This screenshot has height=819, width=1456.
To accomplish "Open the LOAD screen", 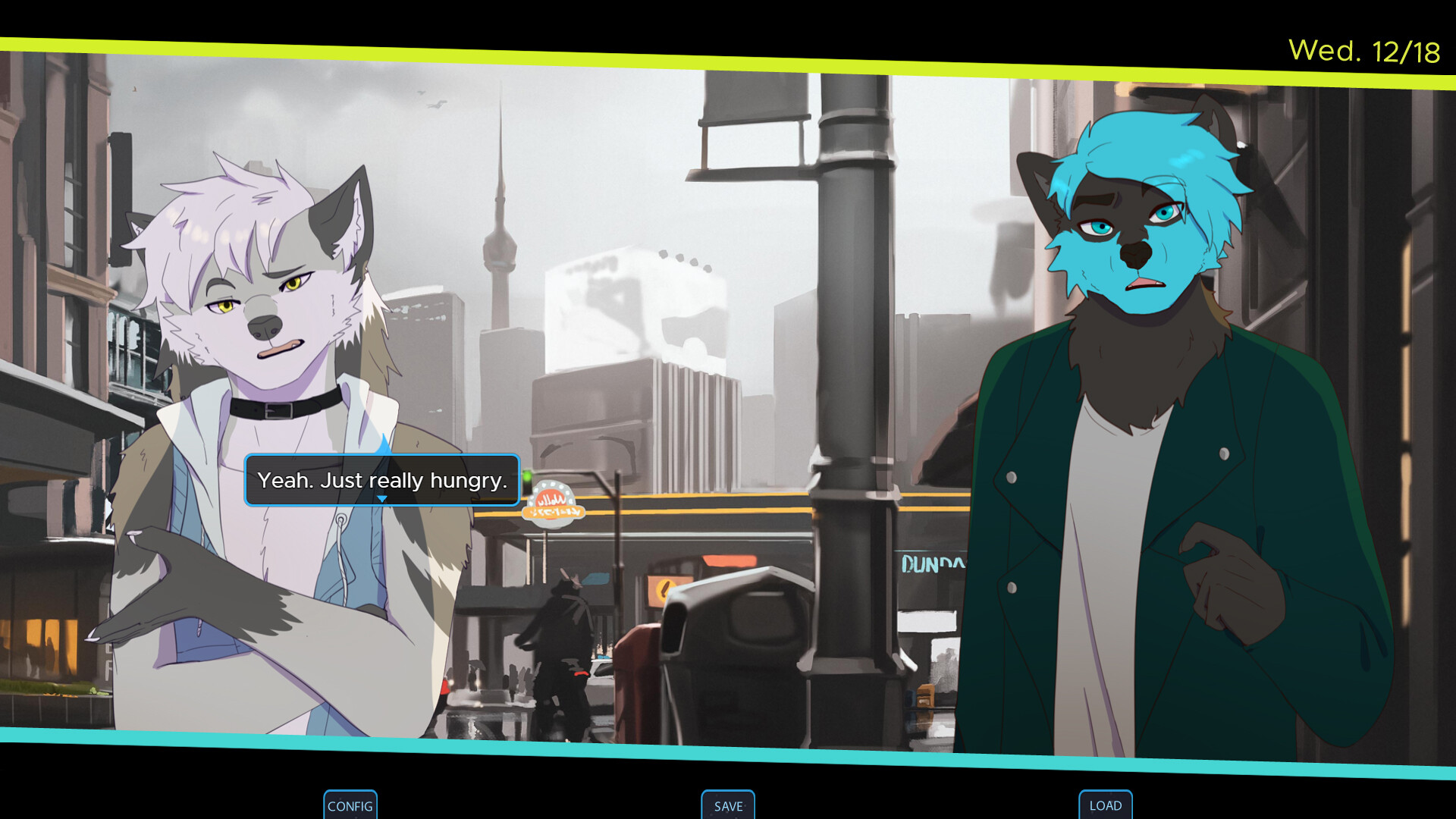I will [1105, 805].
